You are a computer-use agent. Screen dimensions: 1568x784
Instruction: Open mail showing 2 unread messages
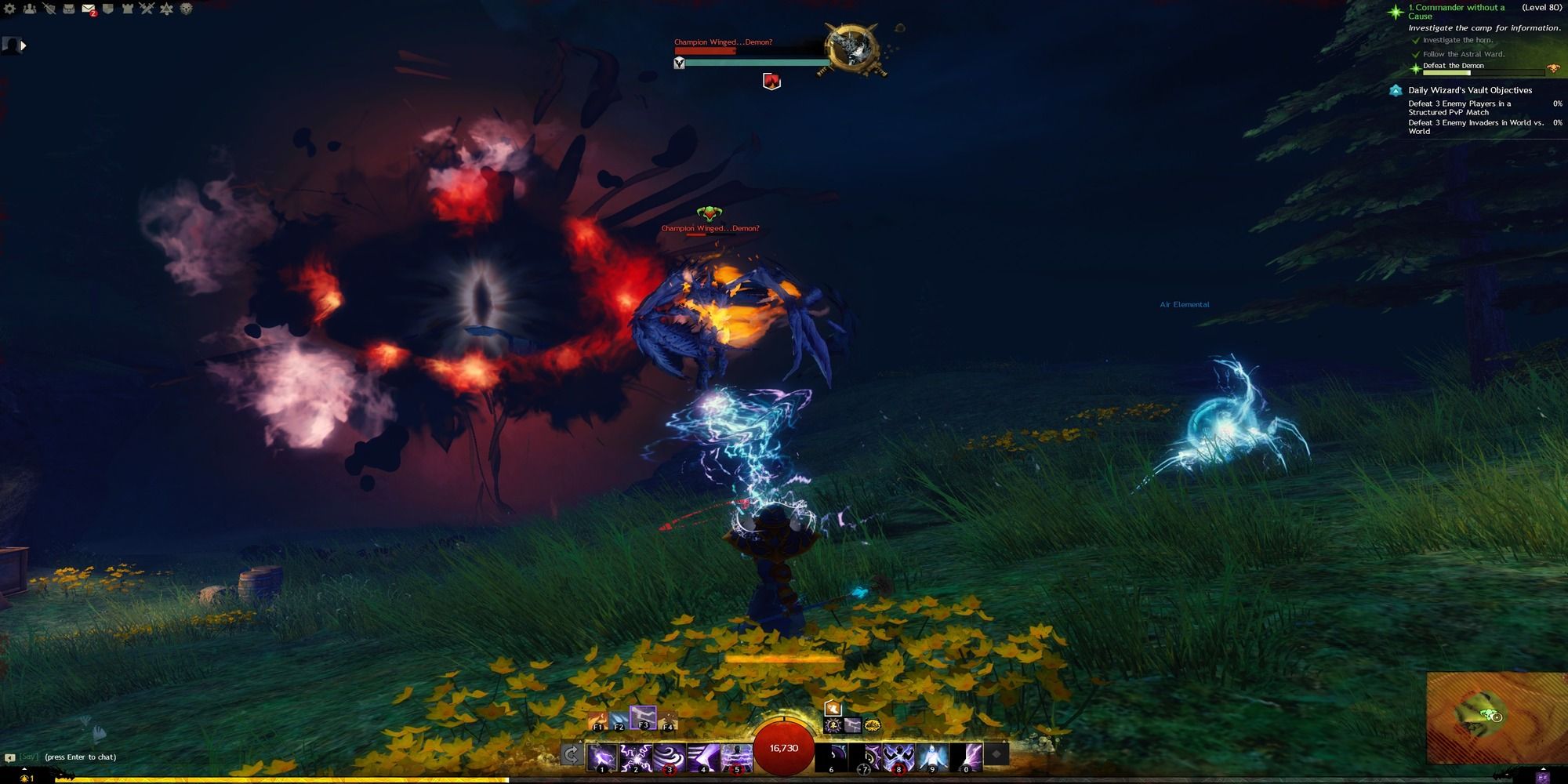coord(88,9)
